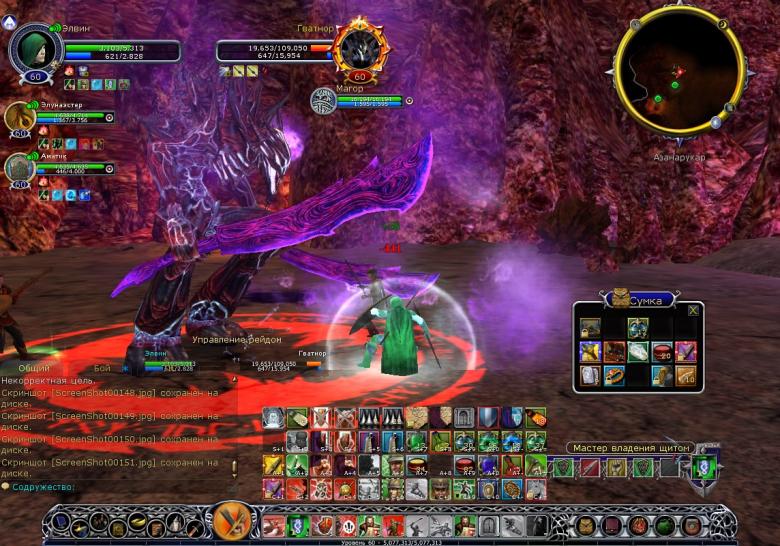Select fellowship member Элуназстер's portrait

click(x=19, y=118)
